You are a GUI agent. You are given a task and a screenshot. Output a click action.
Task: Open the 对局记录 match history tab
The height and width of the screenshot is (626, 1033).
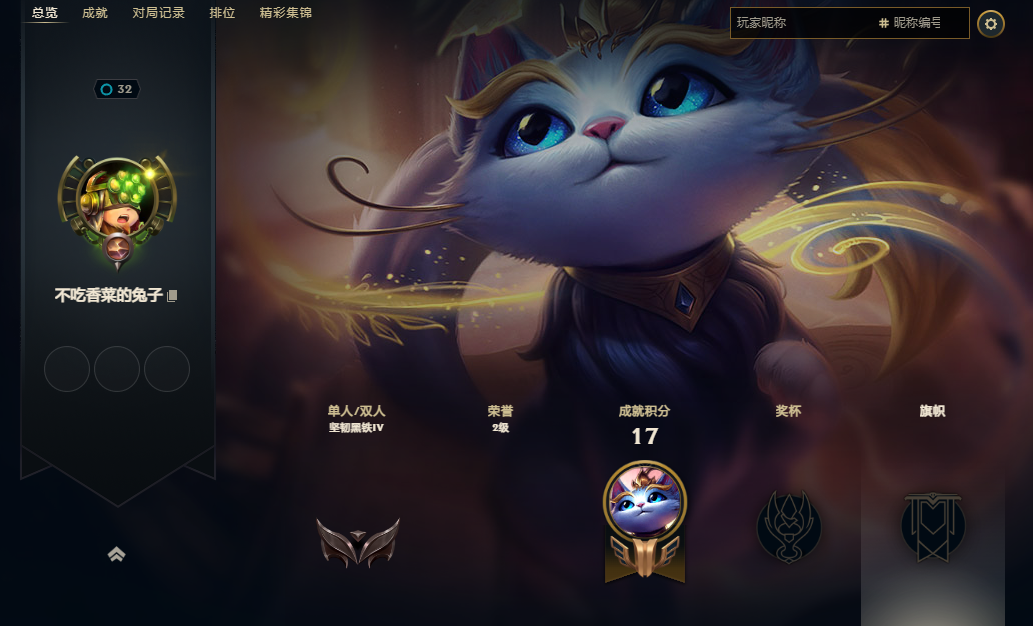click(x=158, y=13)
